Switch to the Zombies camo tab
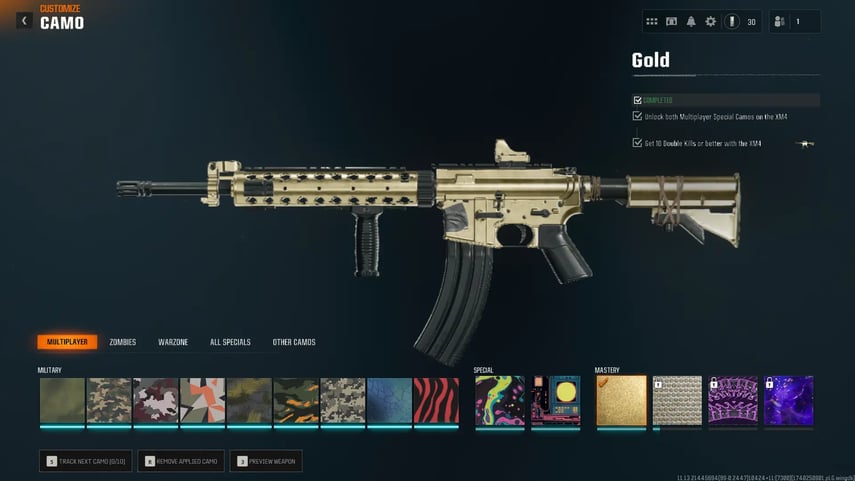Viewport: 855px width, 481px height. 122,342
